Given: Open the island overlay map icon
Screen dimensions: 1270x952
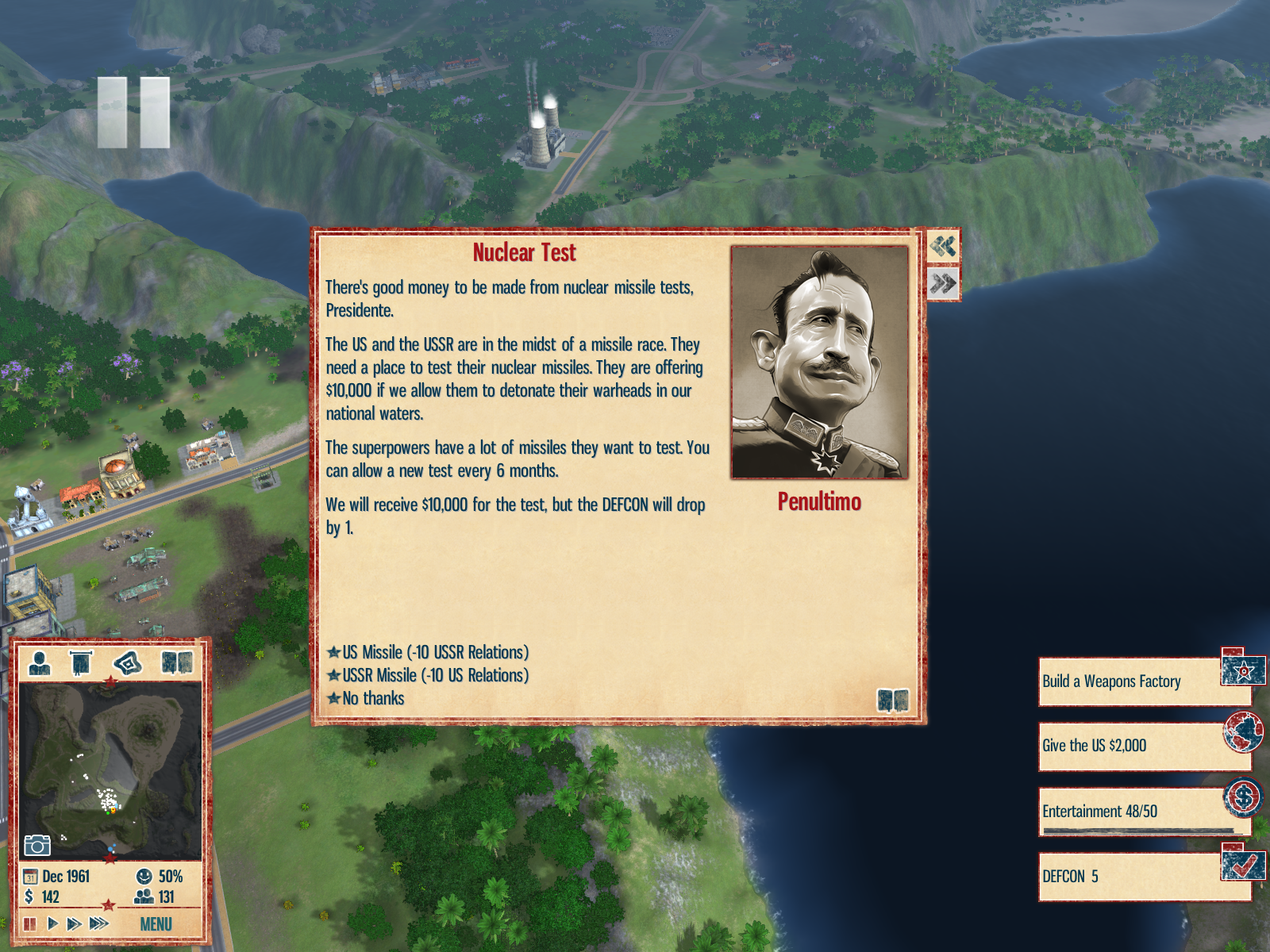Looking at the screenshot, I should pos(128,662).
